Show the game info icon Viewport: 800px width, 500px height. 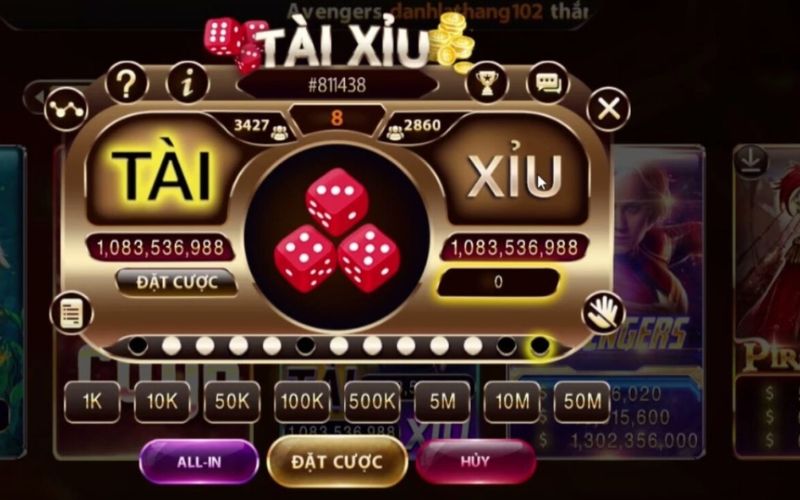[x=187, y=83]
